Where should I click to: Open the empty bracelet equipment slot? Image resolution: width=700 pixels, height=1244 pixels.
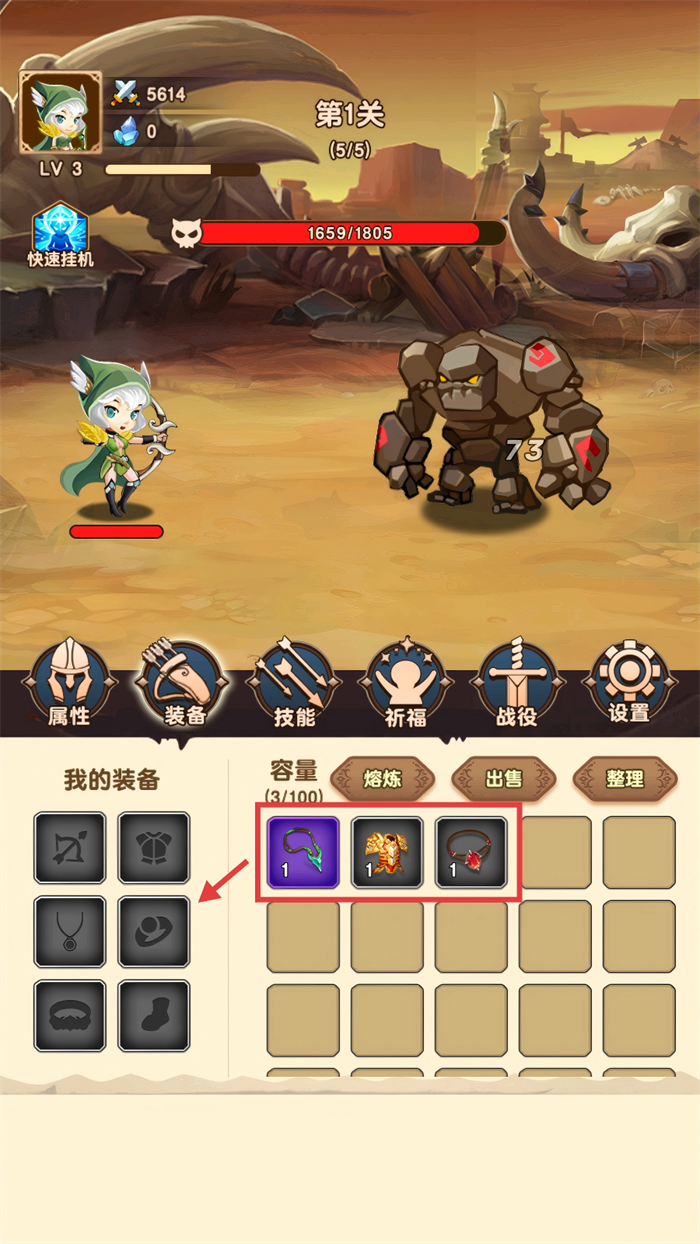[x=70, y=1016]
